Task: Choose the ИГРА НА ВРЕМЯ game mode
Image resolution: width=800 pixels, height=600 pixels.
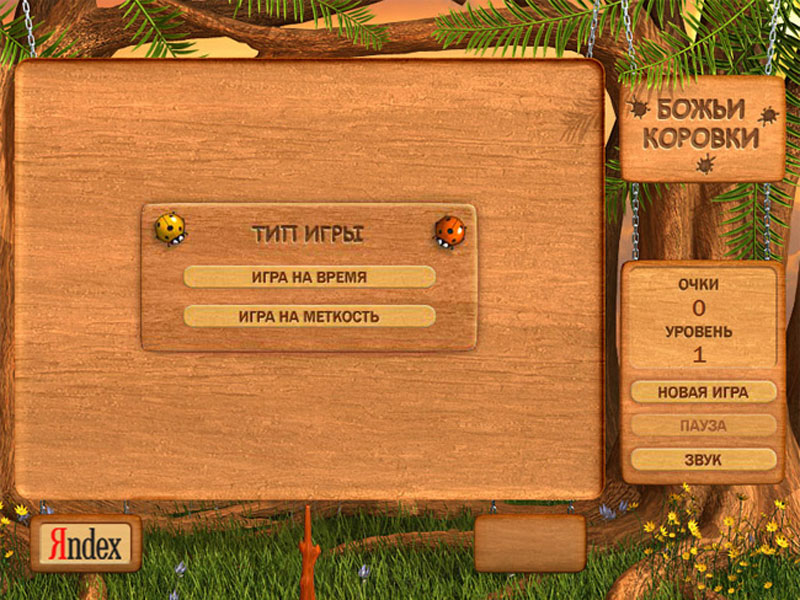Action: 309,277
